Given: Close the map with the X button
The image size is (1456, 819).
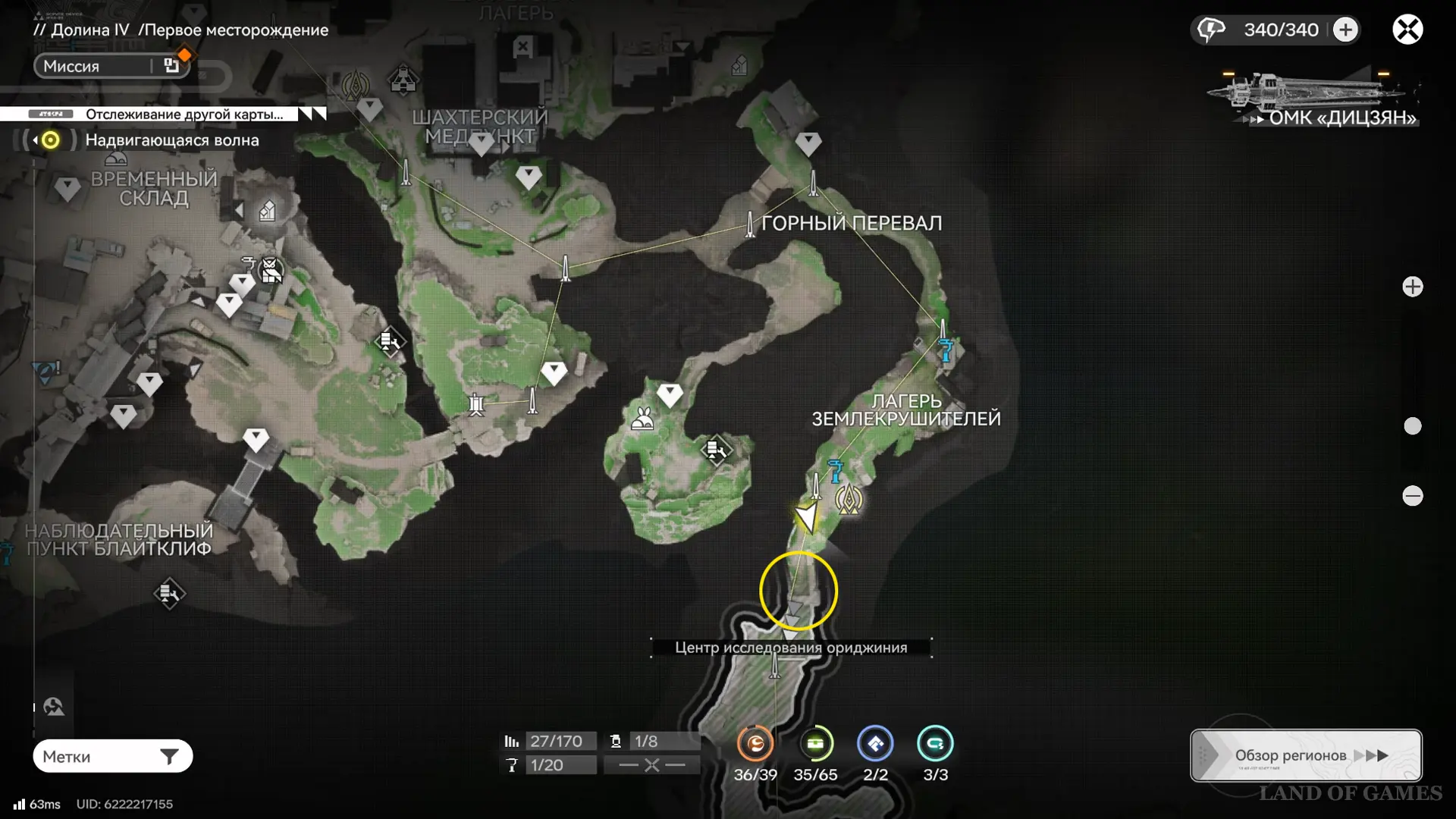Looking at the screenshot, I should [1407, 30].
